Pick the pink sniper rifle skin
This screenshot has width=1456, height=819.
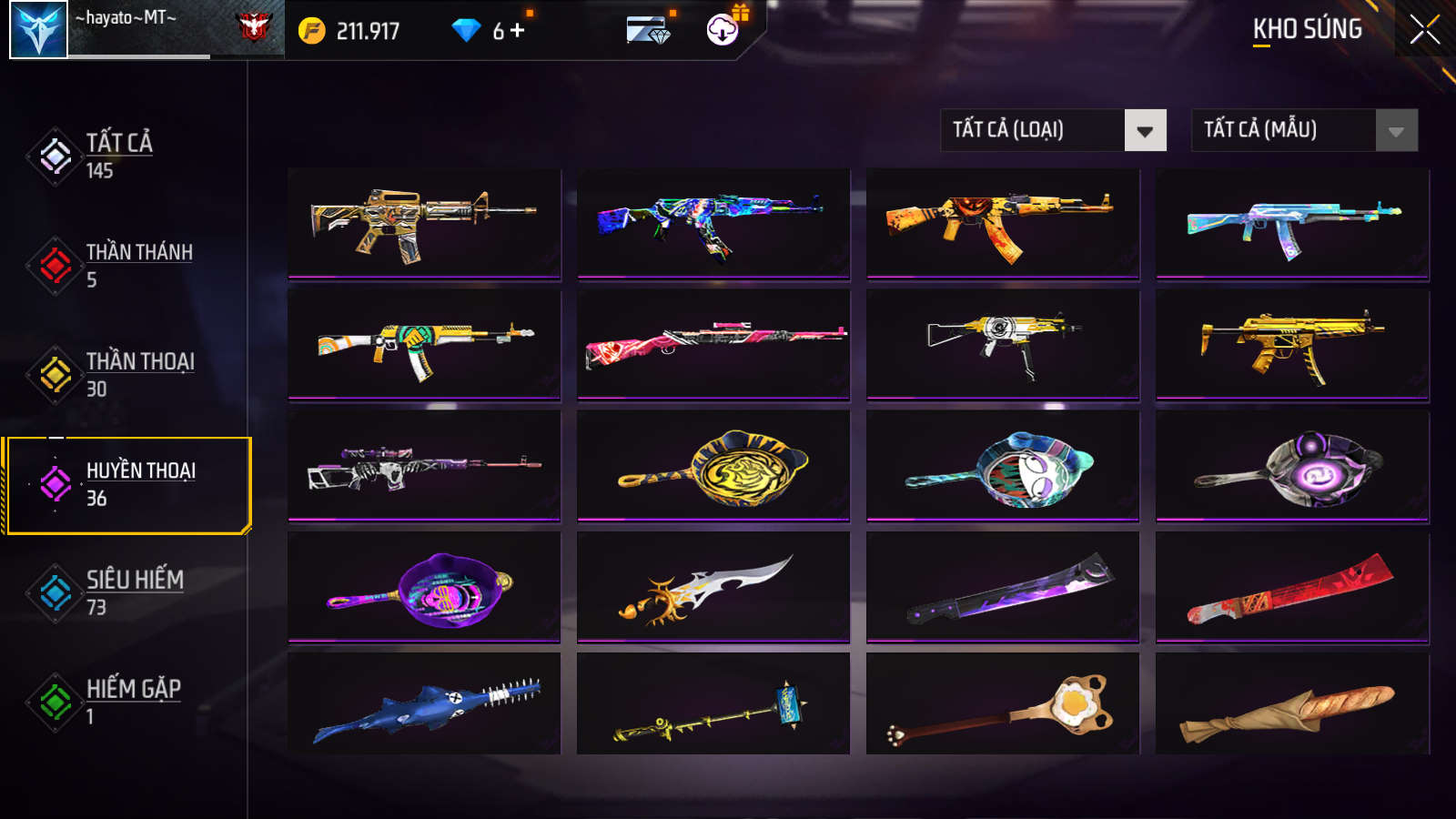pyautogui.click(x=713, y=344)
